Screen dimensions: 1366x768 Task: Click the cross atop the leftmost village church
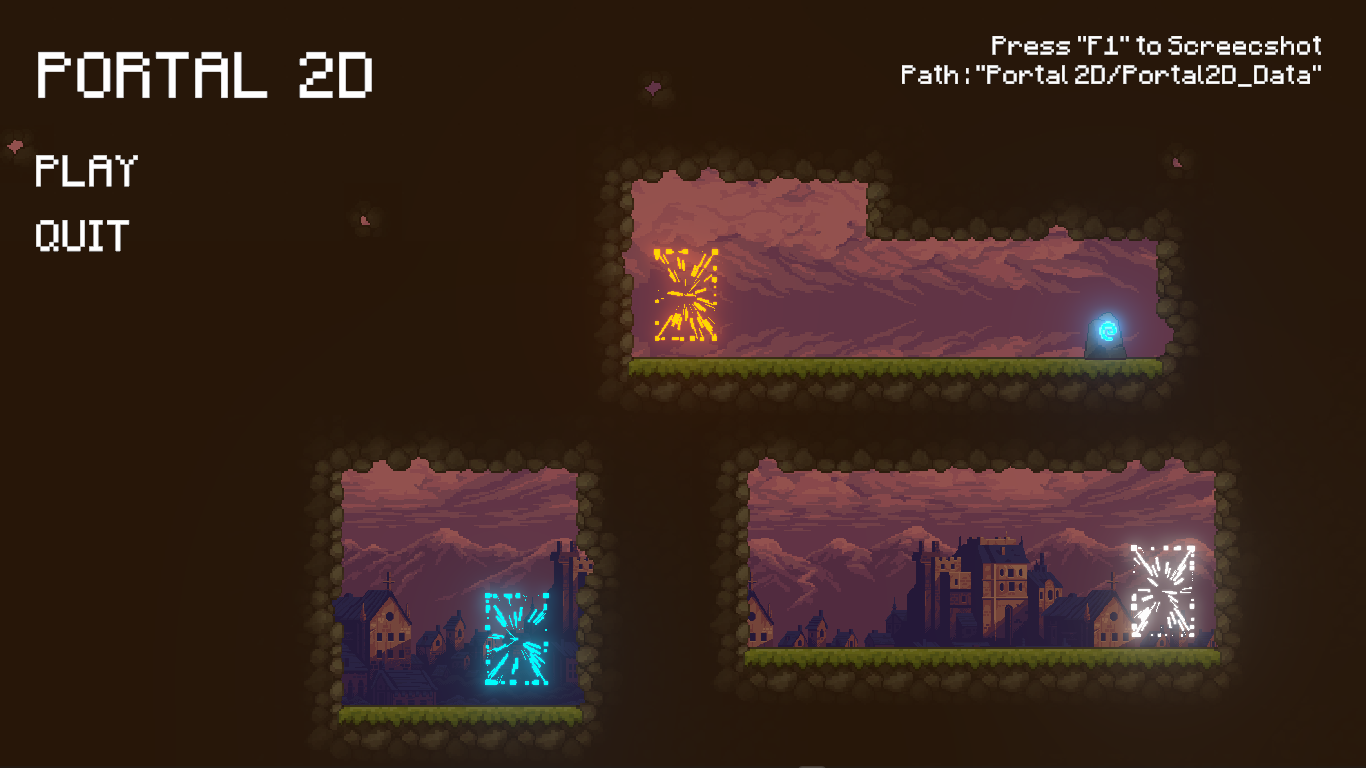click(x=388, y=580)
